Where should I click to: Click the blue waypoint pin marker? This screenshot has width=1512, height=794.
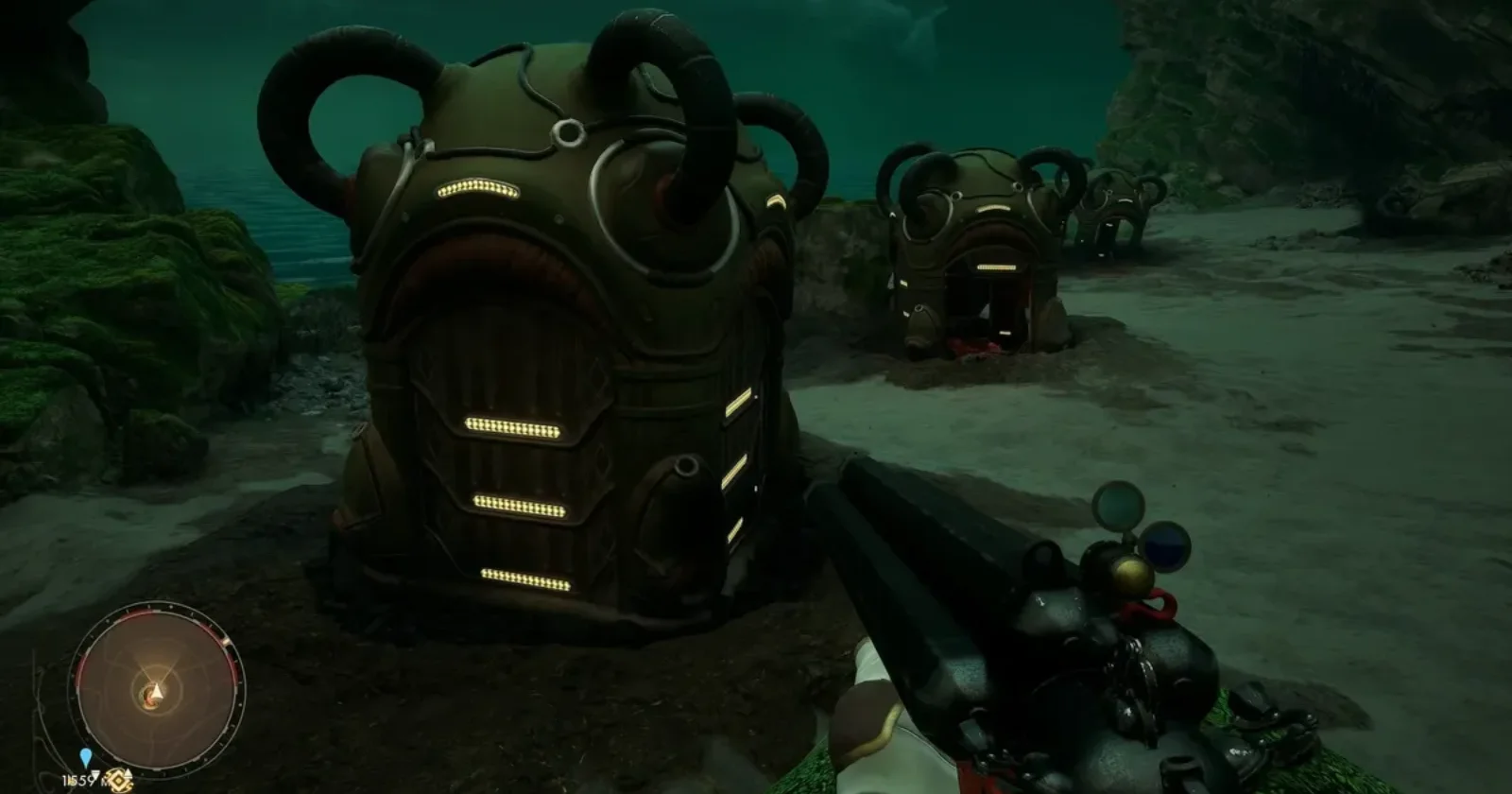point(86,757)
